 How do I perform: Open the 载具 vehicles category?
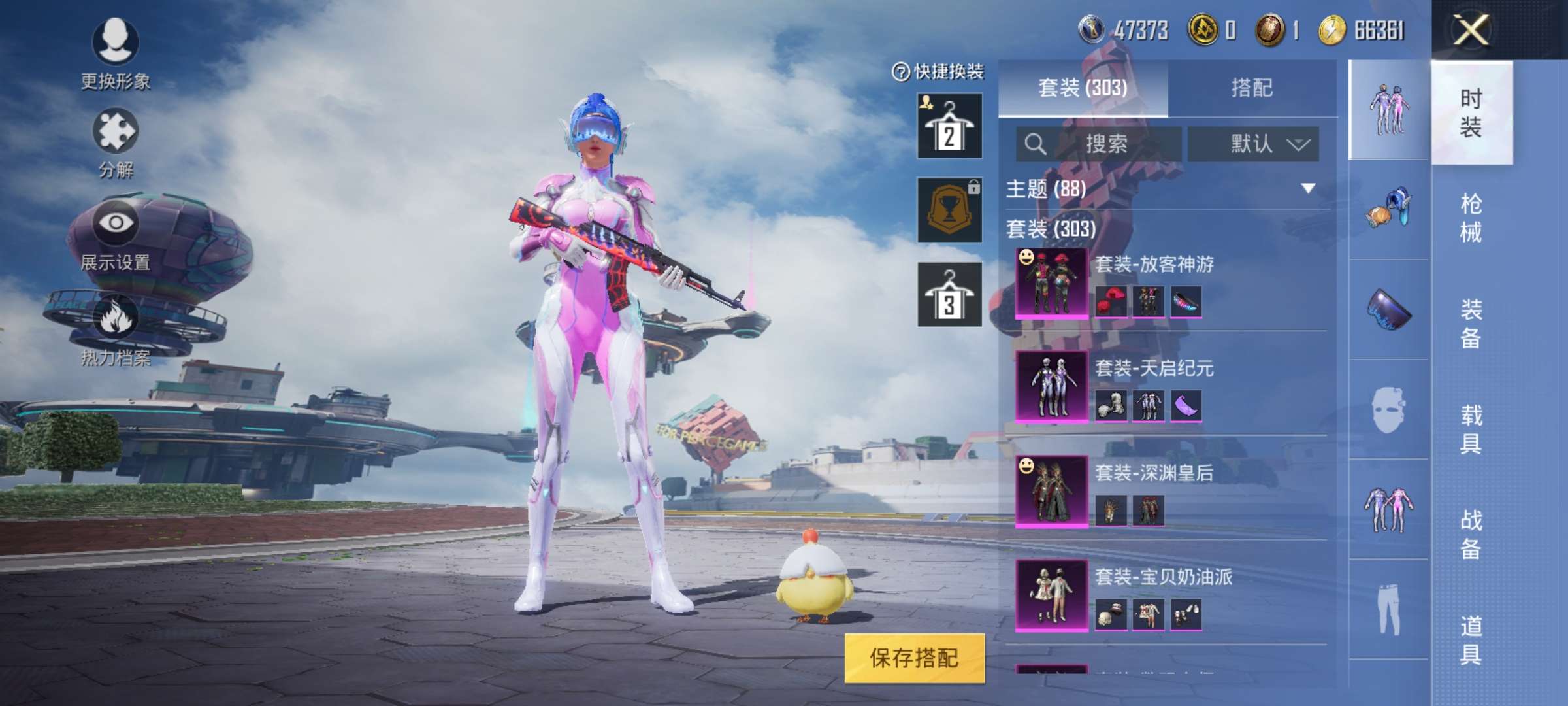1471,429
